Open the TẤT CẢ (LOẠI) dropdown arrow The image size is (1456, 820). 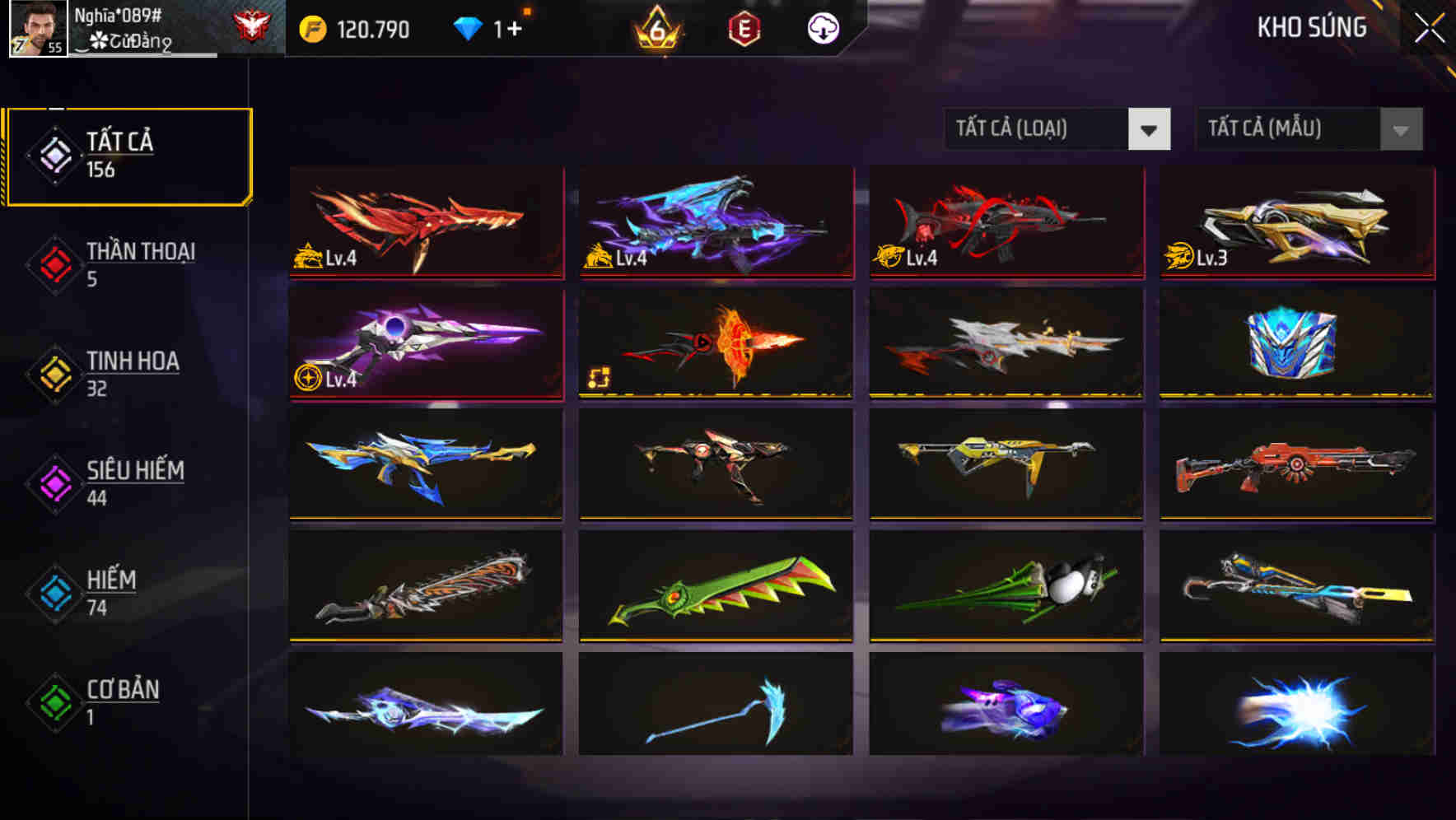(x=1151, y=129)
